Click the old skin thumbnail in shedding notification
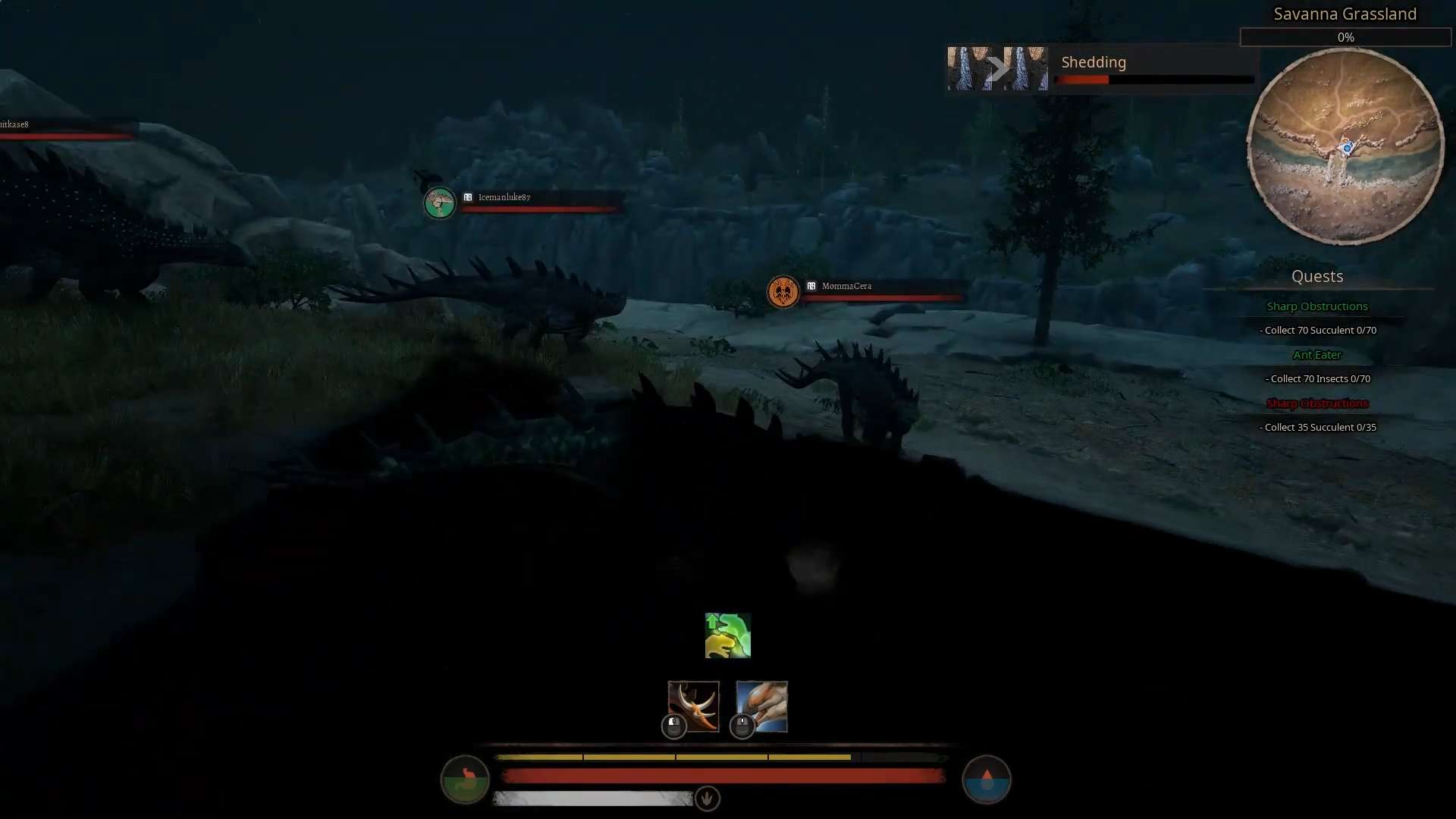This screenshot has width=1456, height=819. click(x=968, y=68)
